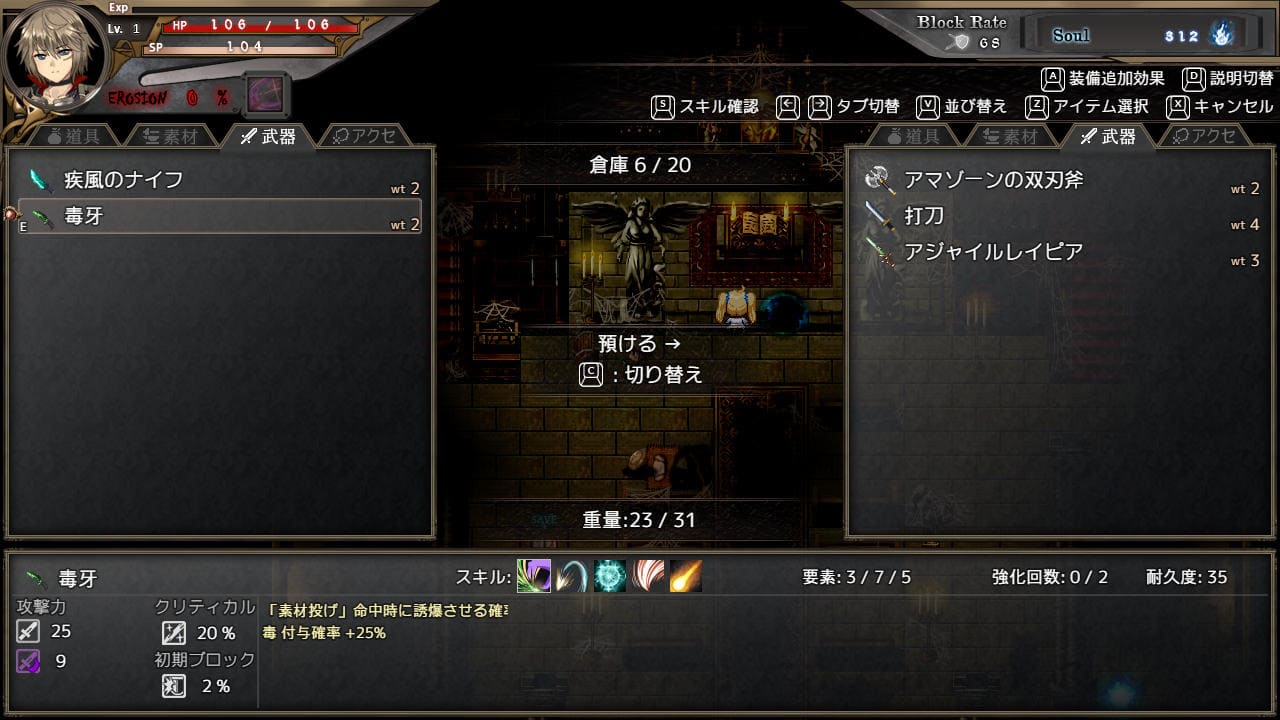This screenshot has height=720, width=1280.
Task: Switch to the left 道具 tab
Action: 77,136
